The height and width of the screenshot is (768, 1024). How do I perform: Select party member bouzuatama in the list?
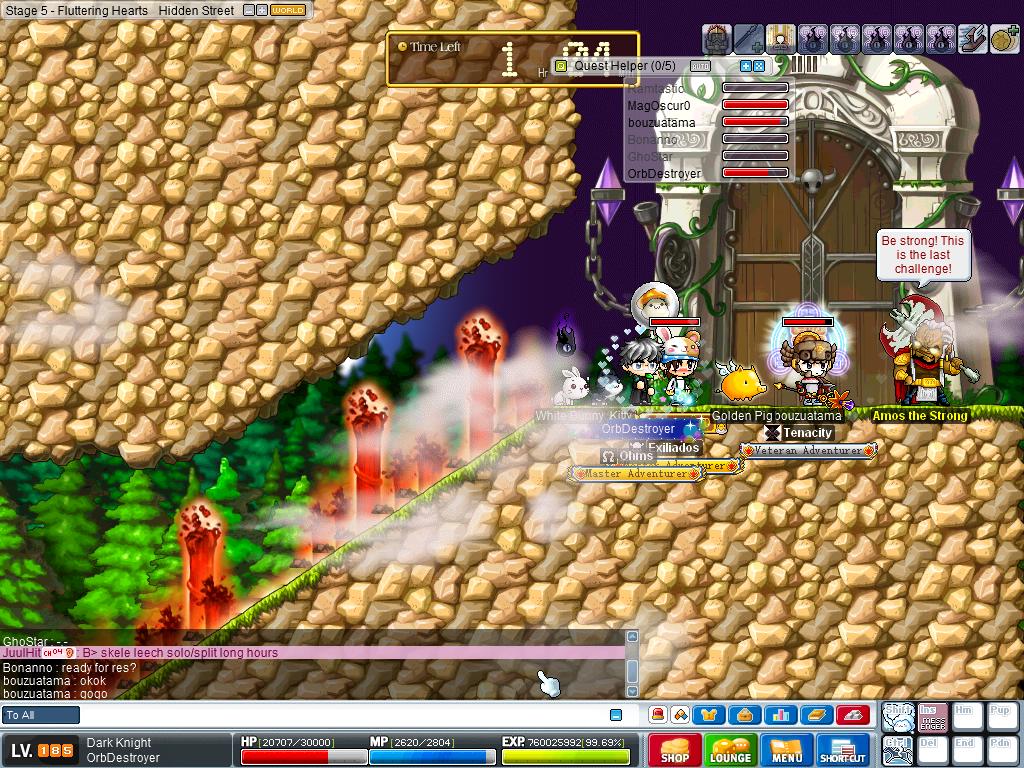pyautogui.click(x=661, y=122)
